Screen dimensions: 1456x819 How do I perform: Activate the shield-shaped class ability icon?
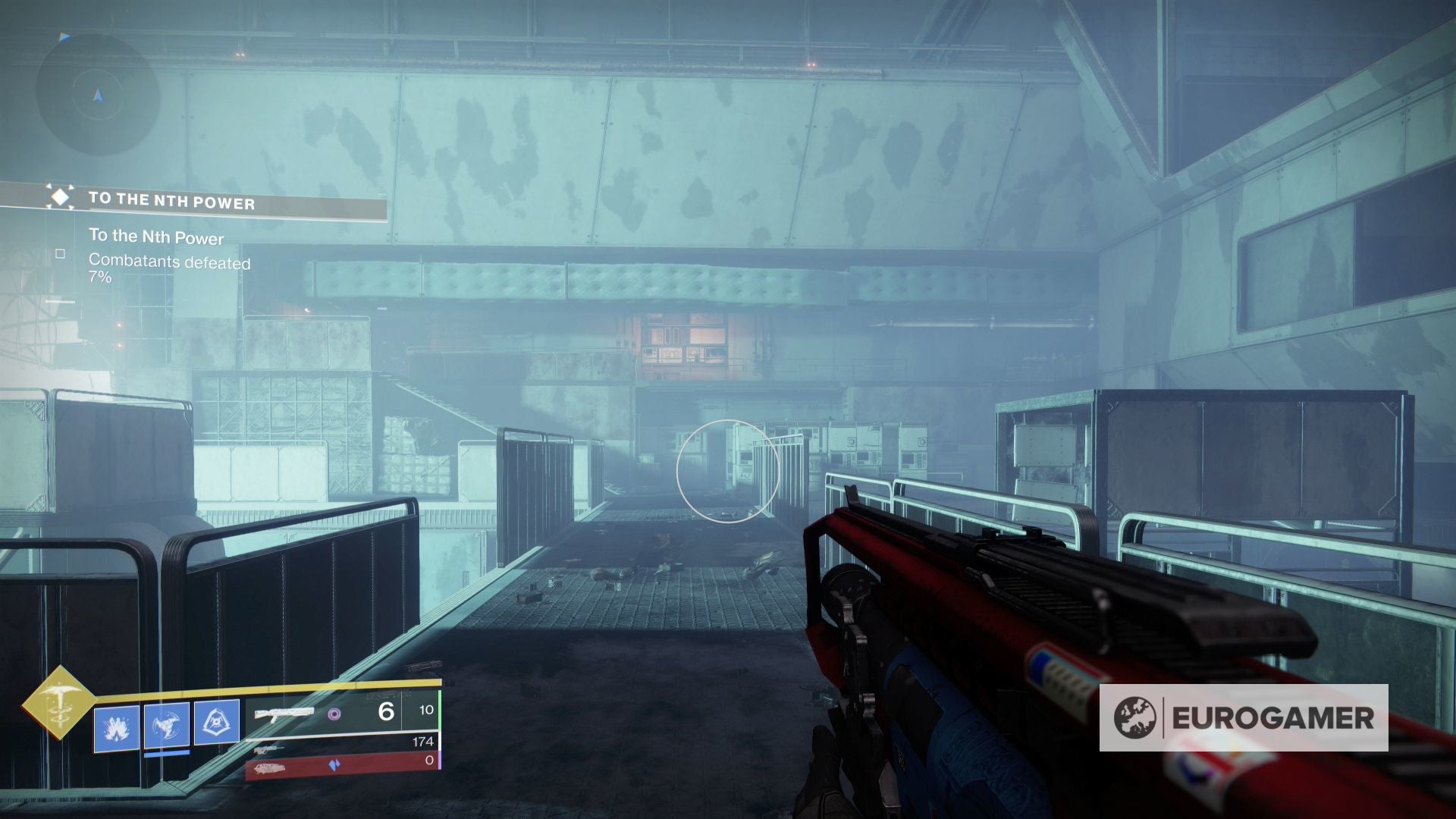pyautogui.click(x=217, y=722)
